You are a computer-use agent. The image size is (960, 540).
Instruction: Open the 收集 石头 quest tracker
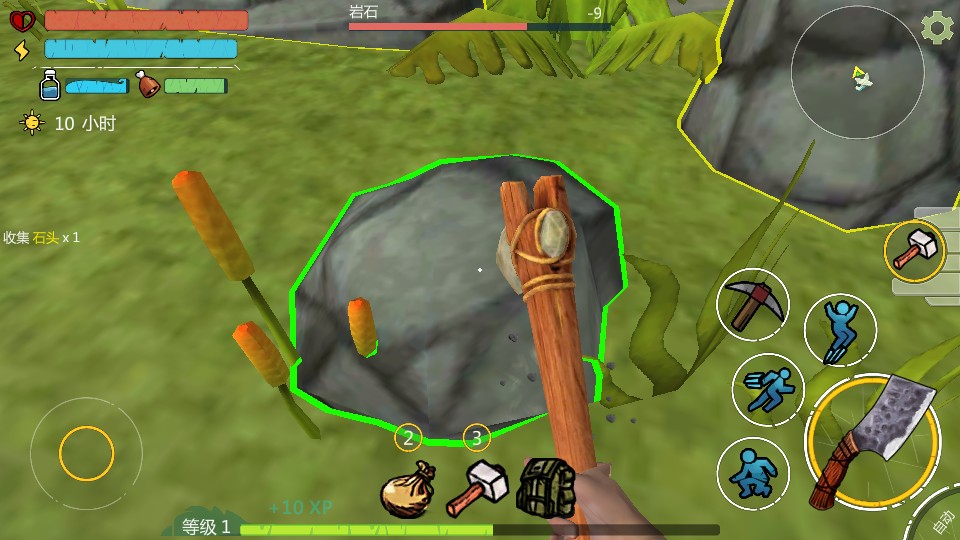[42, 238]
